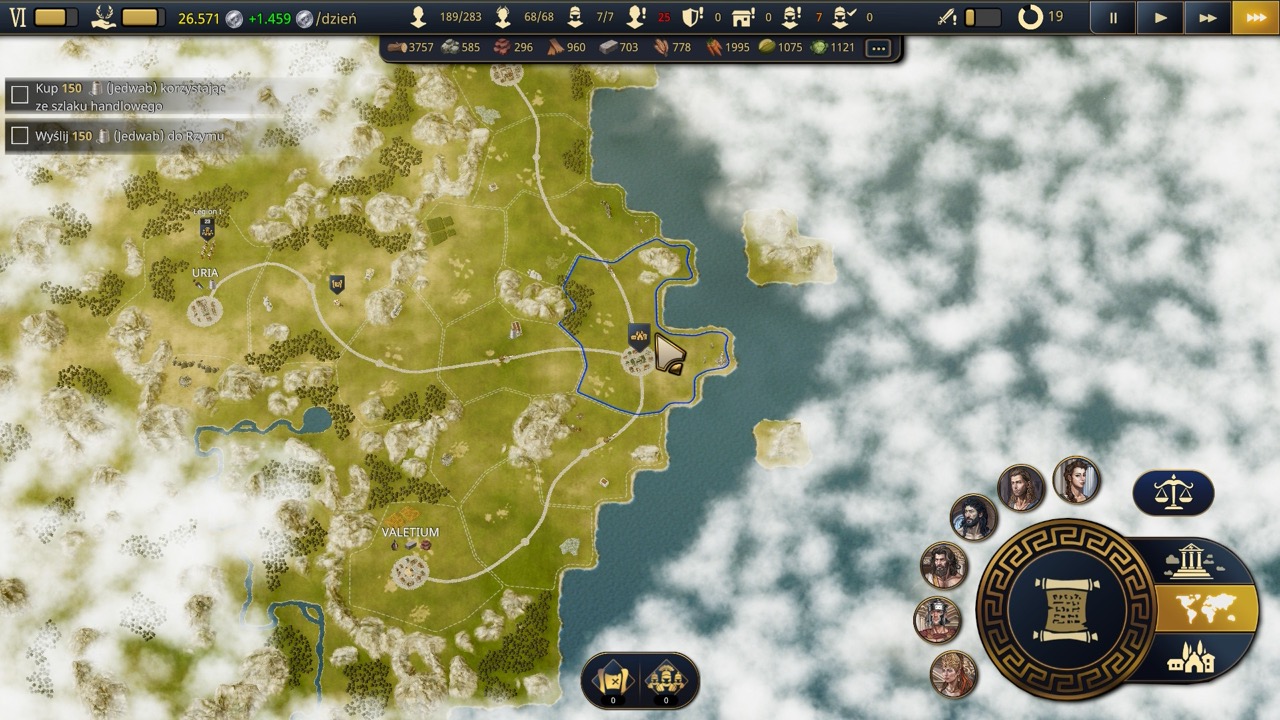The width and height of the screenshot is (1280, 720).
Task: Open the scroll menu in the Greek-pattern circle
Action: coord(1066,609)
